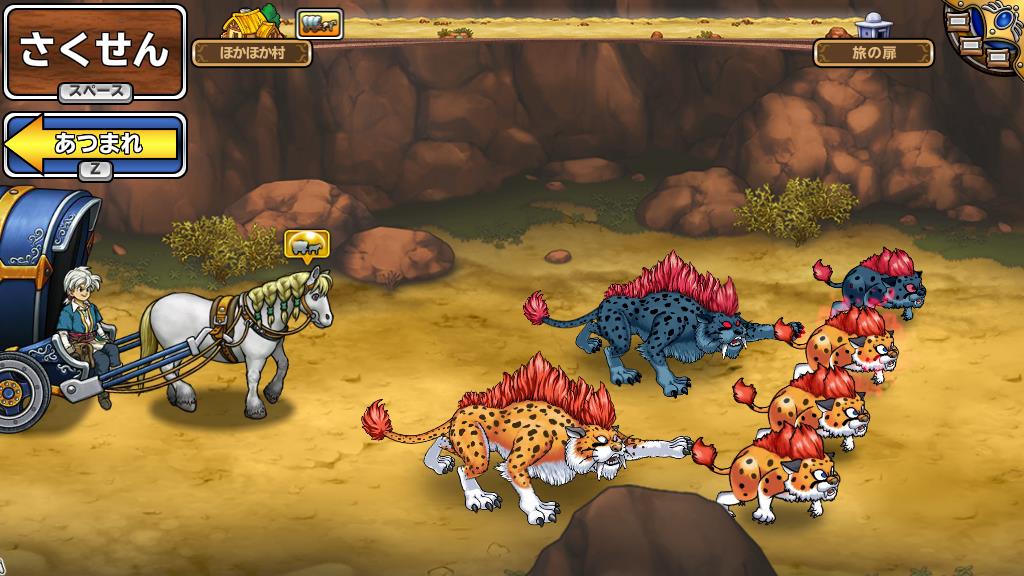Image resolution: width=1024 pixels, height=576 pixels.
Task: Open the さくせん tactics menu
Action: [x=94, y=50]
